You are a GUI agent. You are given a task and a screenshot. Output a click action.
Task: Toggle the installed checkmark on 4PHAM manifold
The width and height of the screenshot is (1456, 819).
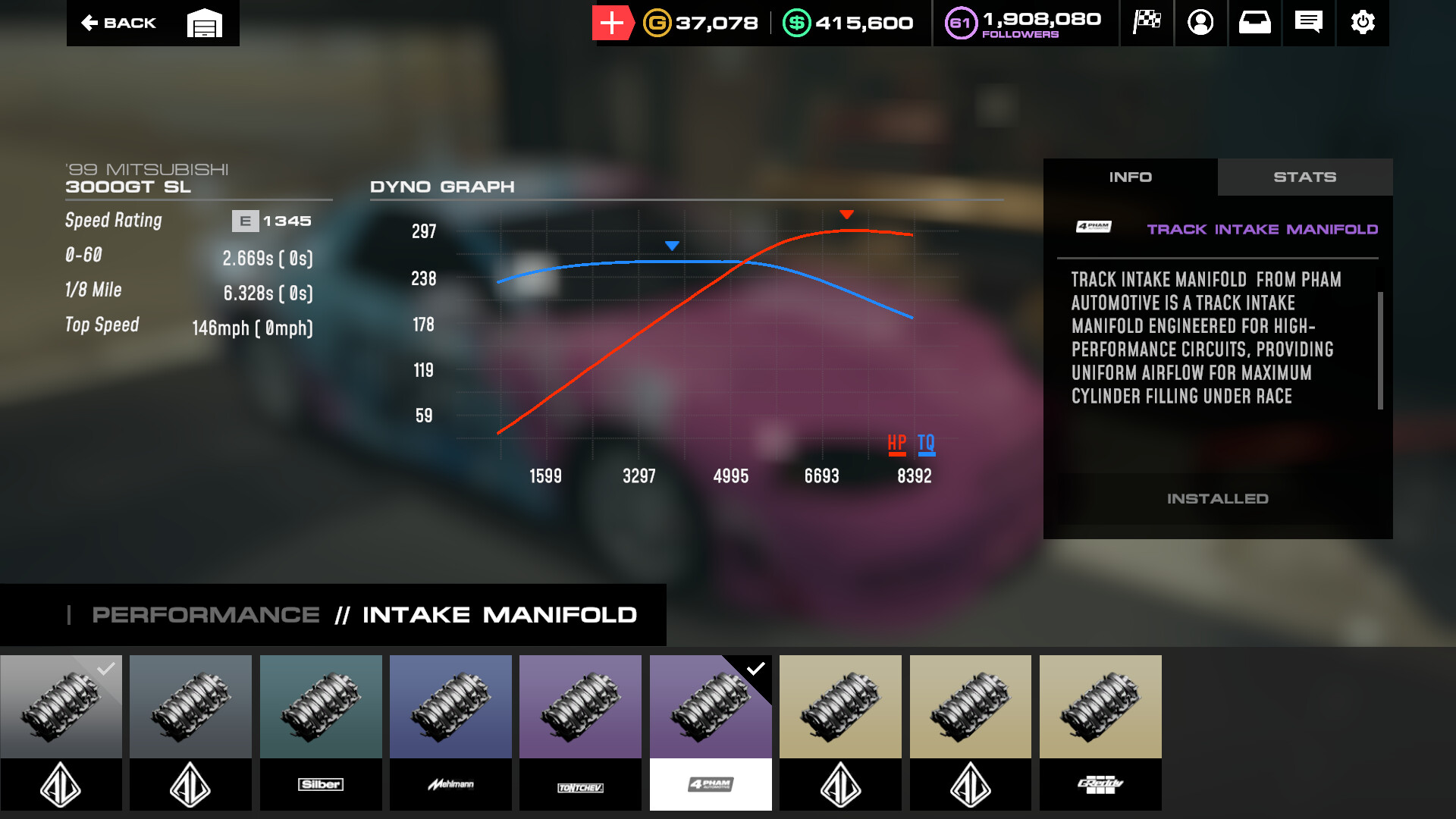[x=755, y=668]
